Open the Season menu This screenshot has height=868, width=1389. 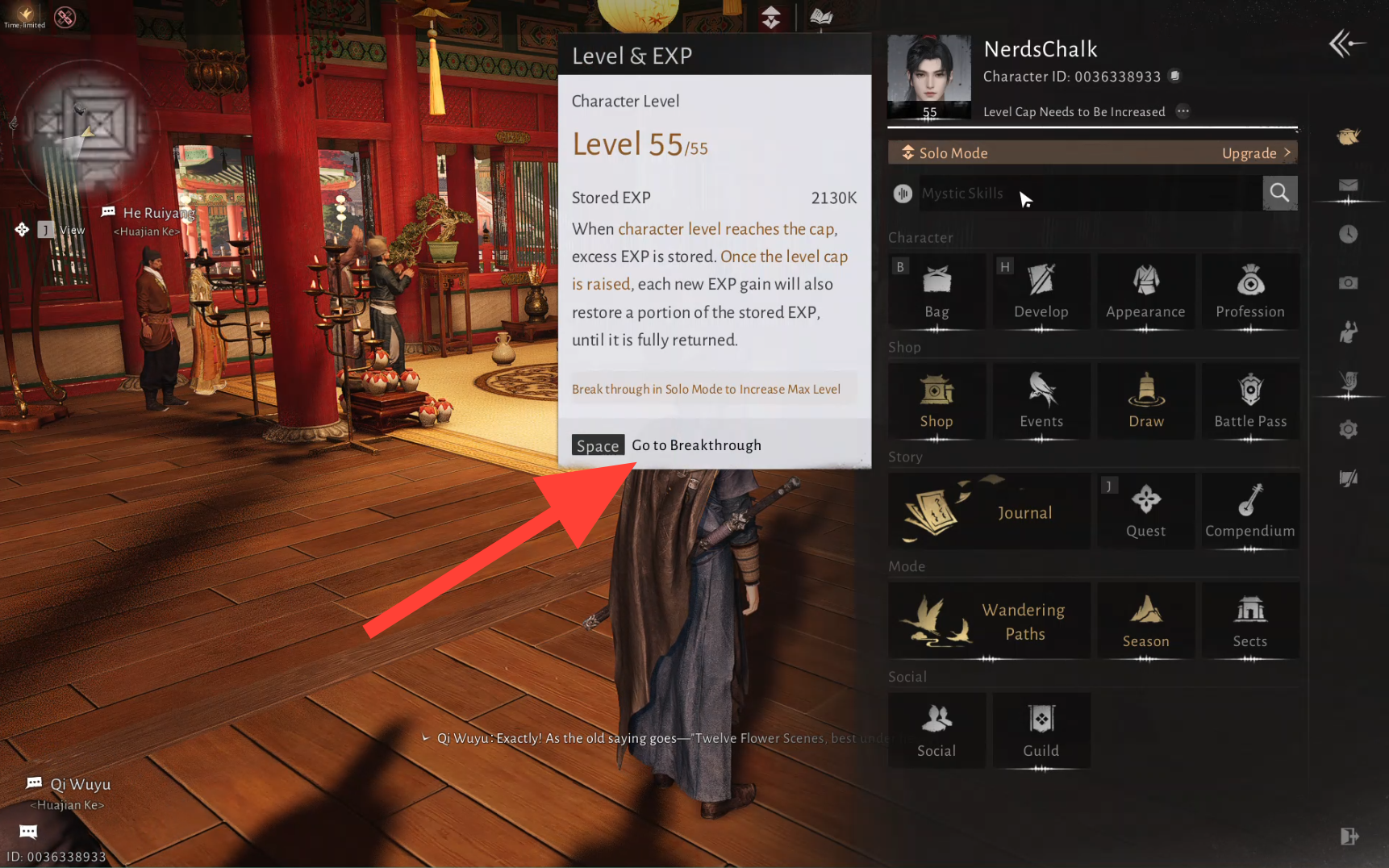pos(1145,621)
